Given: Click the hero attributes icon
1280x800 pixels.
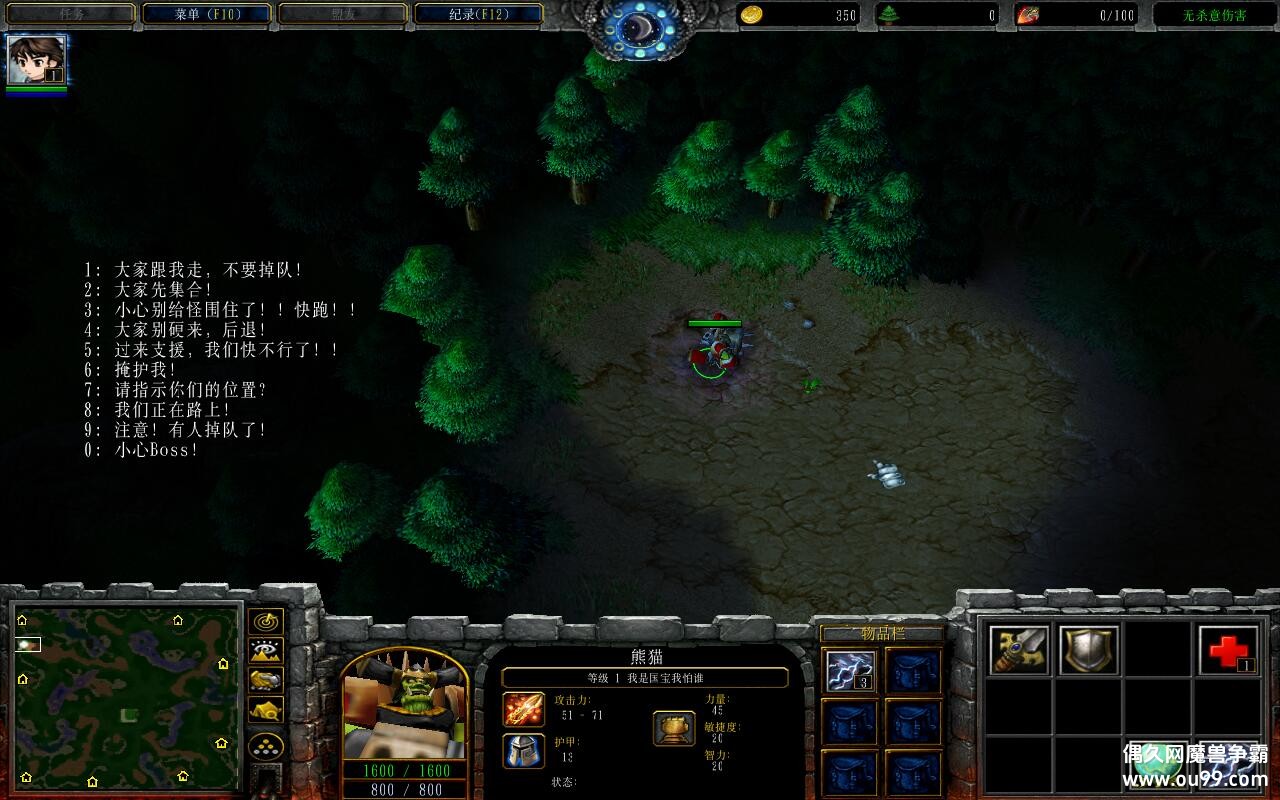Looking at the screenshot, I should [x=674, y=728].
